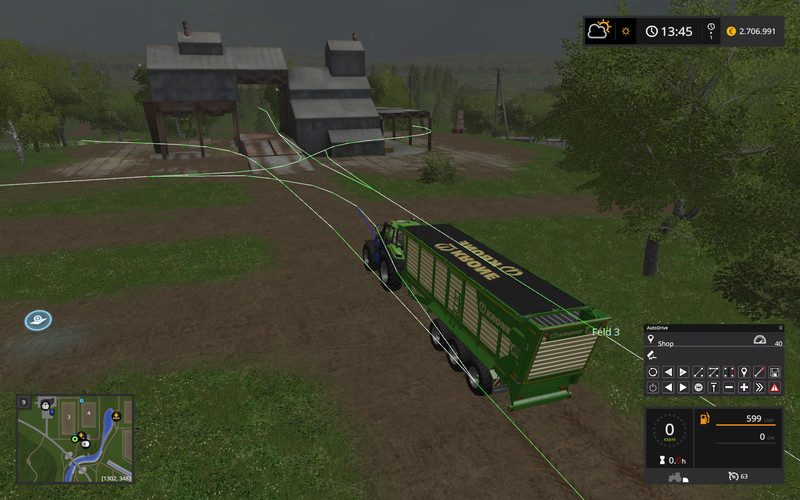This screenshot has width=800, height=500.
Task: Click the red warning triangle button
Action: (774, 387)
